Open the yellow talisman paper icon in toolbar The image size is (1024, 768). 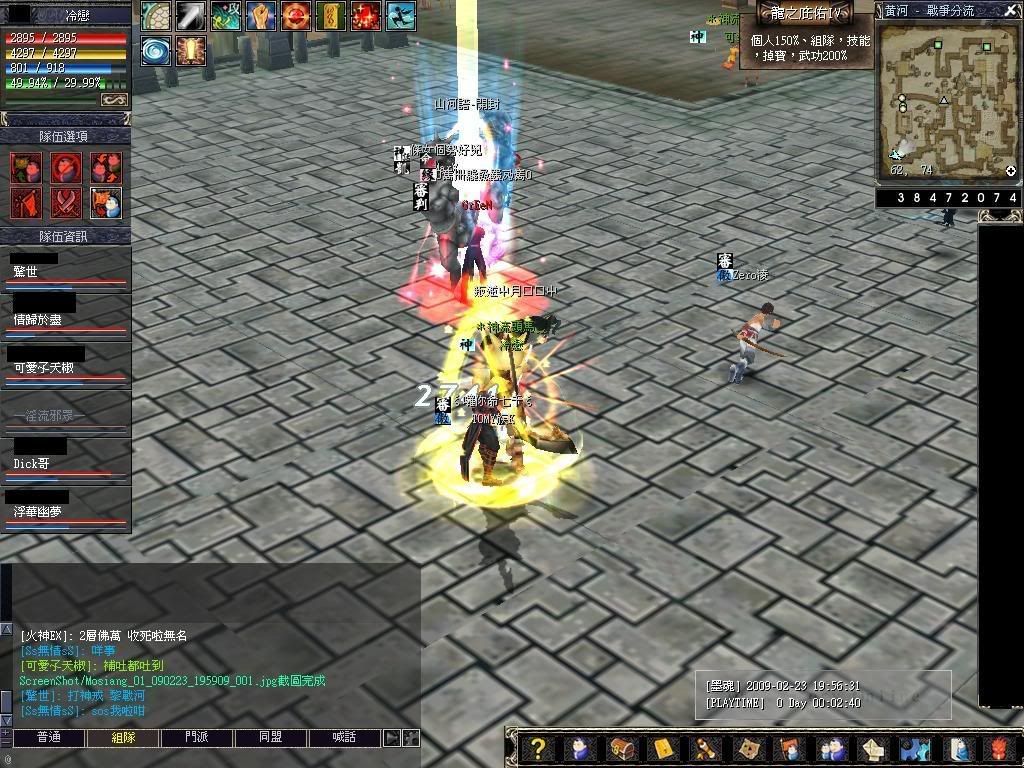(x=663, y=749)
